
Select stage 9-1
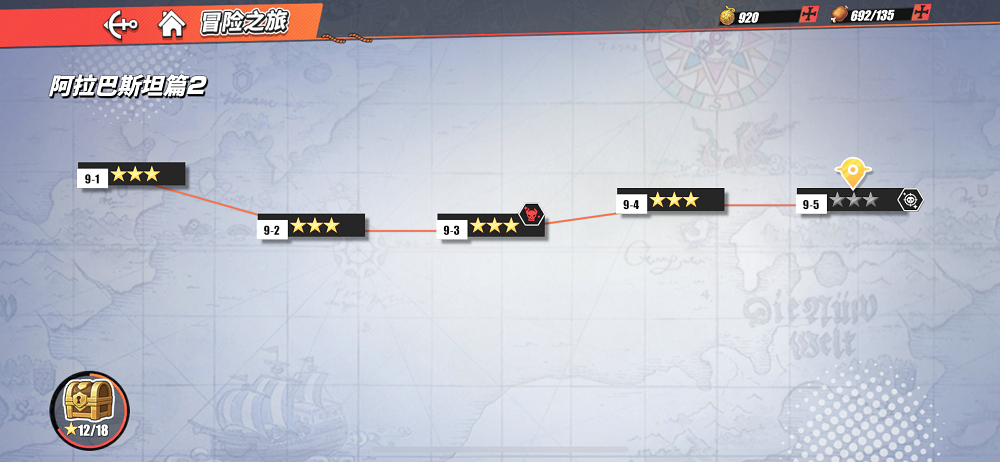(131, 175)
